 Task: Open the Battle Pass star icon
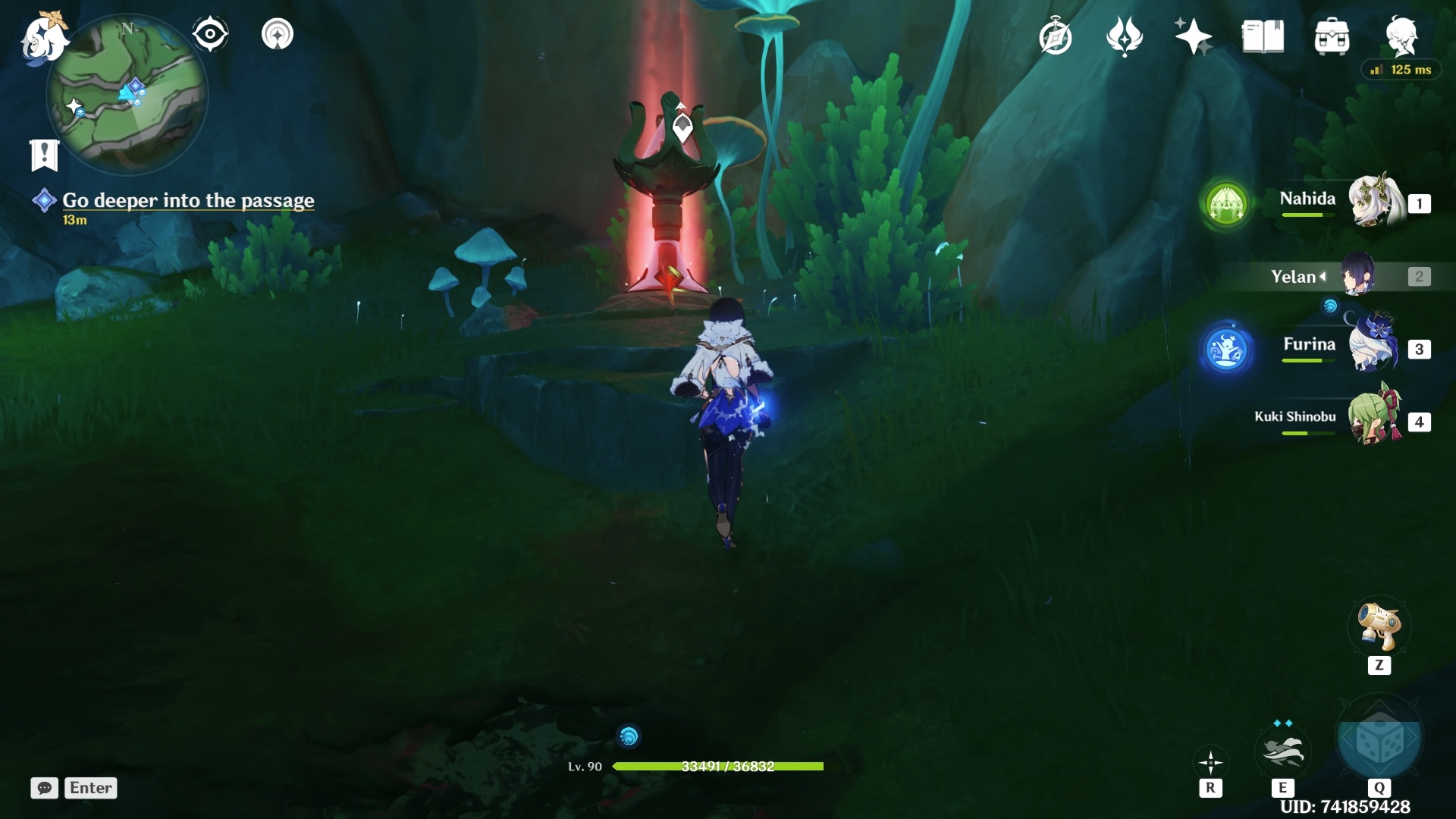pos(1192,34)
